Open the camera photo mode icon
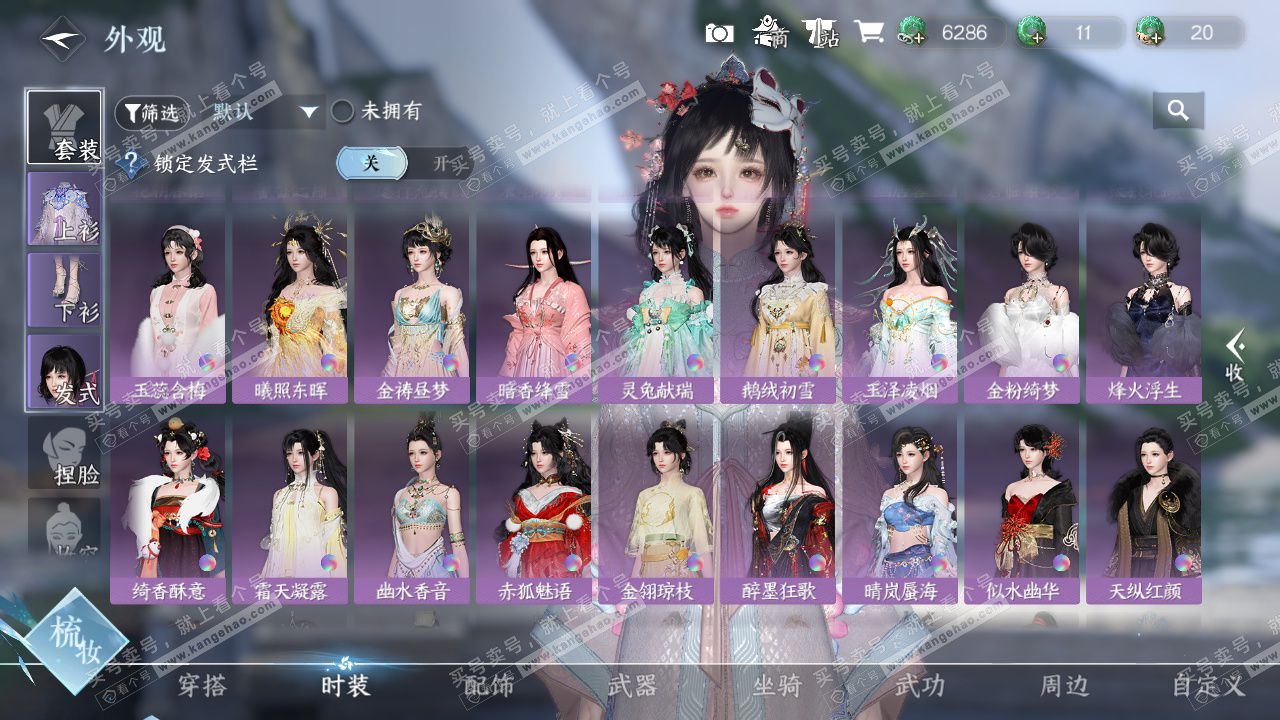 coord(719,33)
